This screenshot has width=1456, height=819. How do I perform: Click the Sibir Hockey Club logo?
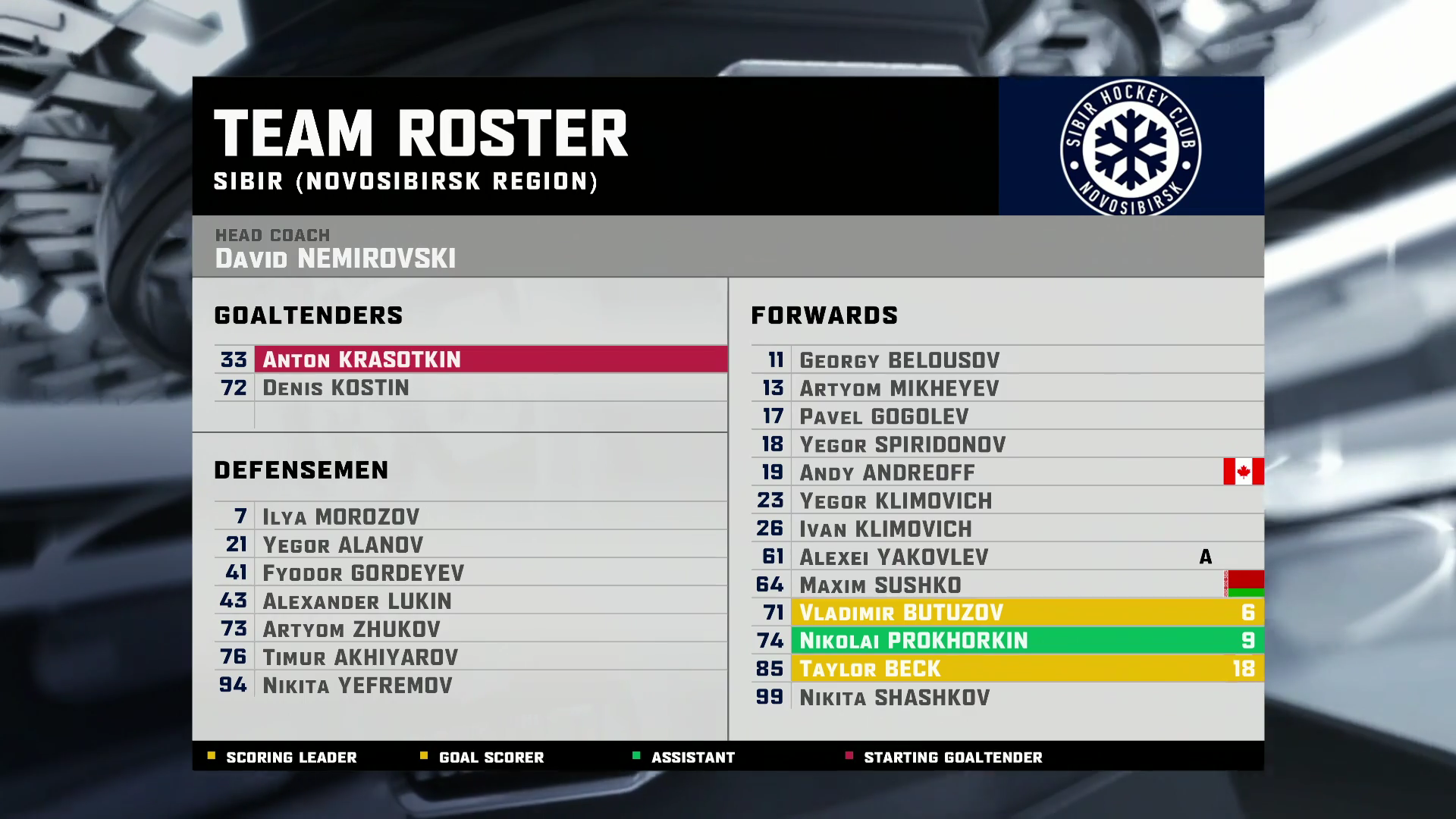(x=1130, y=148)
